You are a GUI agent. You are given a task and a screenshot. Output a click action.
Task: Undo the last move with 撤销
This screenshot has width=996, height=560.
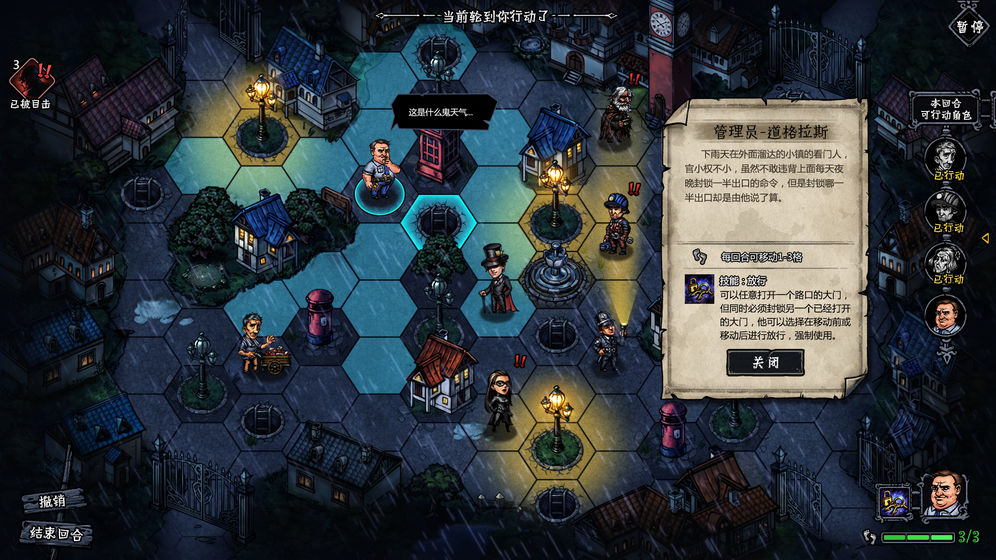52,499
